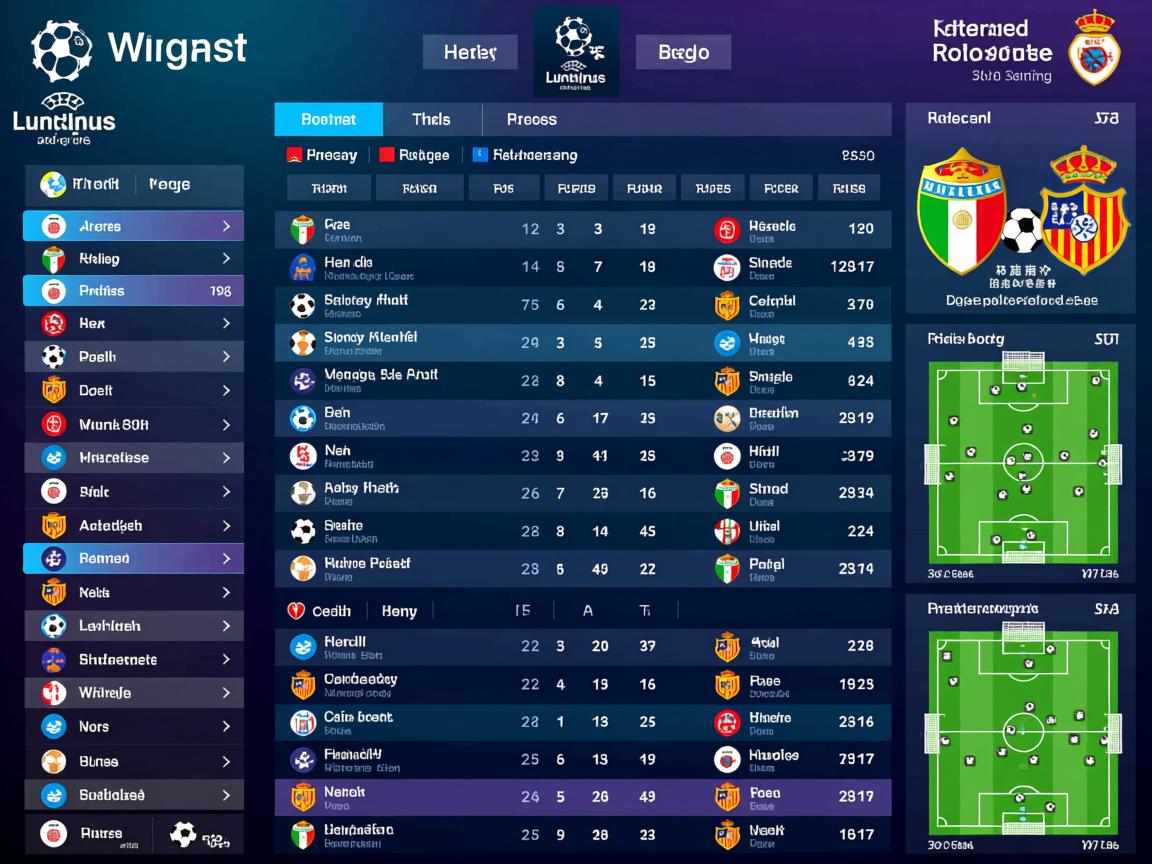Open the Whireje sidebar entry

133,693
